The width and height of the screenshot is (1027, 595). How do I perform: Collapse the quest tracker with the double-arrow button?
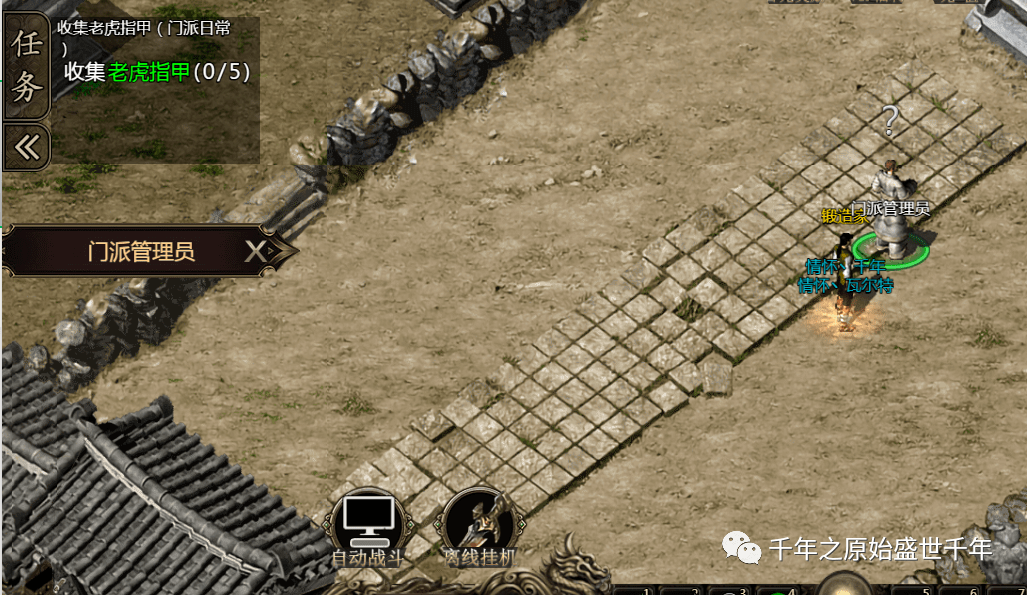[27, 147]
